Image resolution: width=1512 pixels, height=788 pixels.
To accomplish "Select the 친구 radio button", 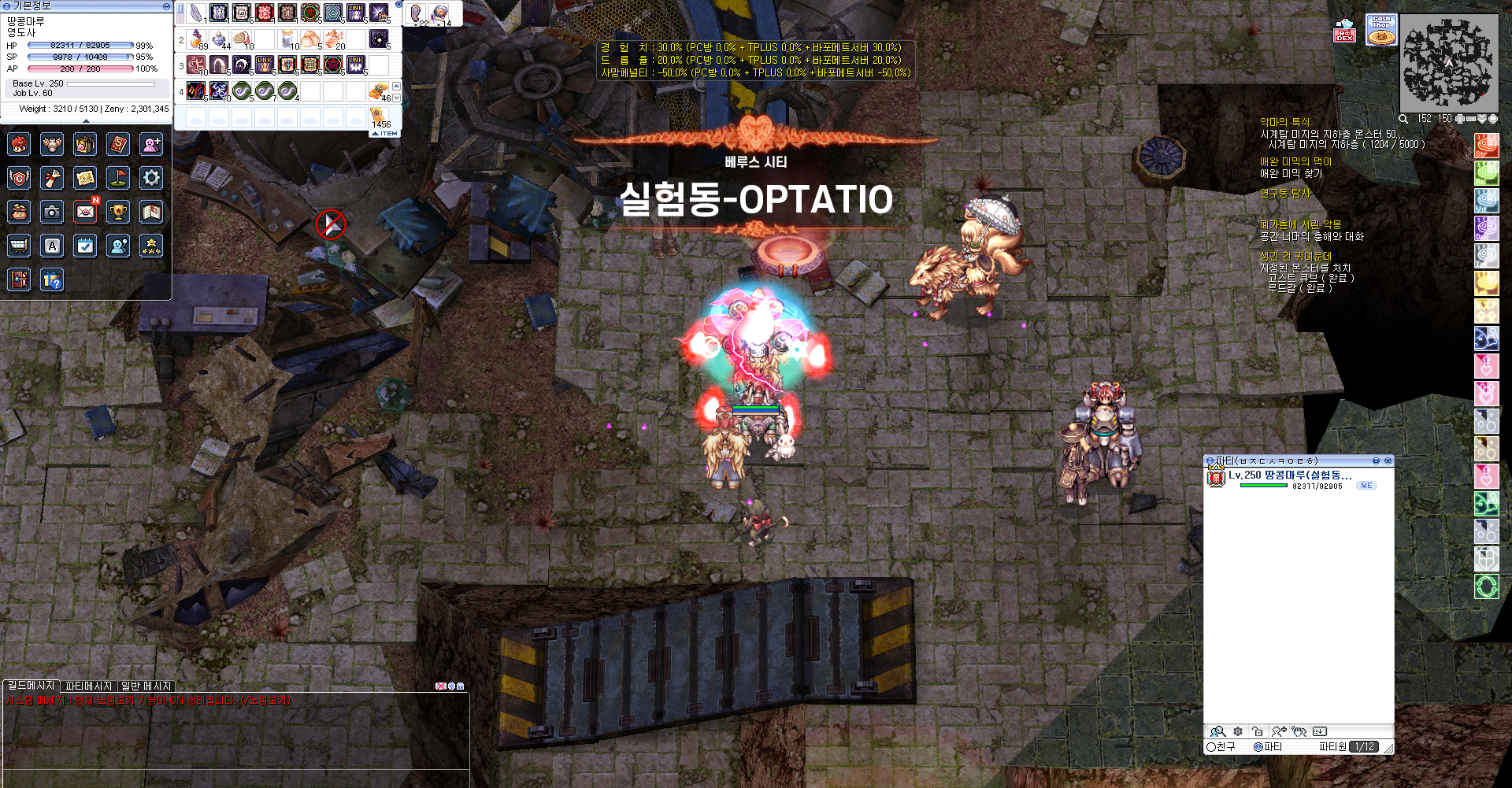I will pyautogui.click(x=1211, y=746).
